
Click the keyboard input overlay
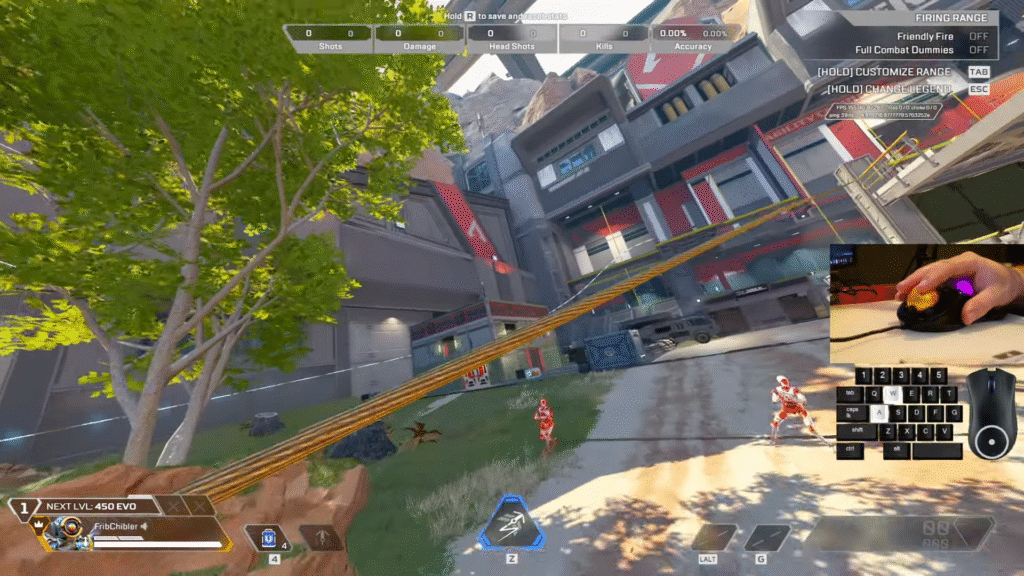coord(898,413)
